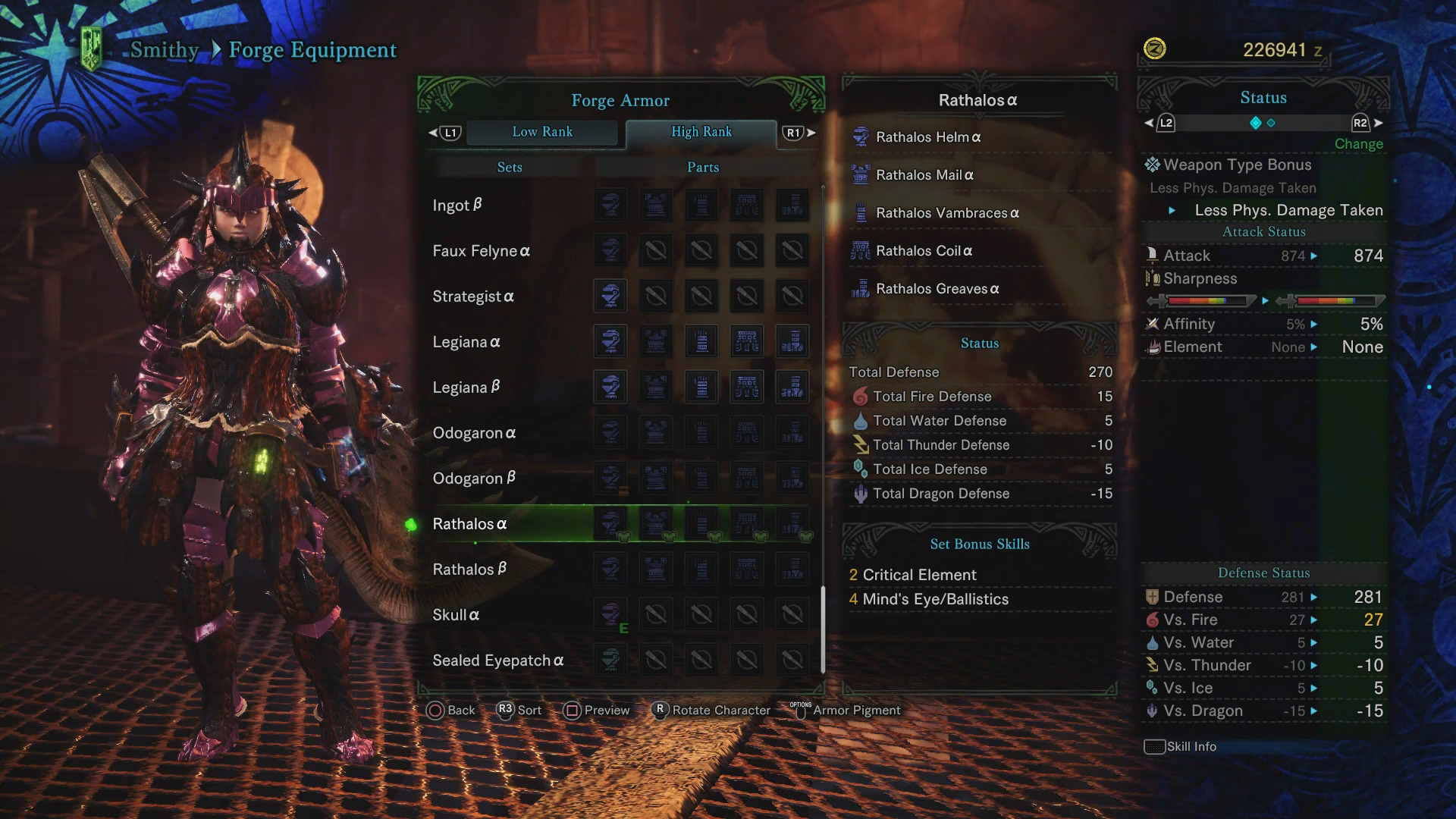Expand the Less Phys. Damage Taken bonus entry

click(x=1288, y=210)
